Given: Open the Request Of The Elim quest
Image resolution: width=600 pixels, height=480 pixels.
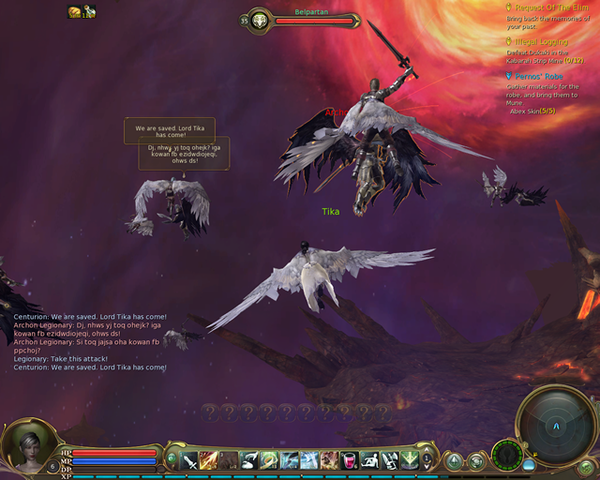Looking at the screenshot, I should coord(543,8).
